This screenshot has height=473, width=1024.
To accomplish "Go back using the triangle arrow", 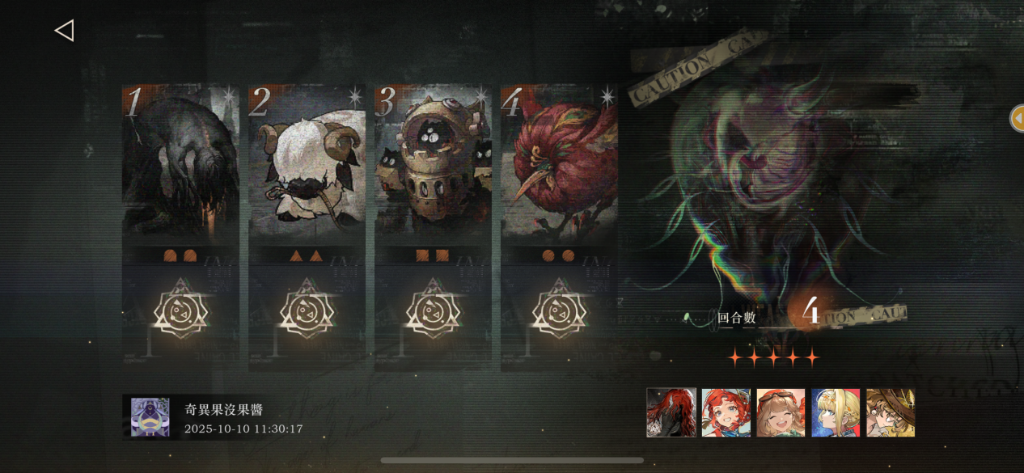I will coord(64,31).
